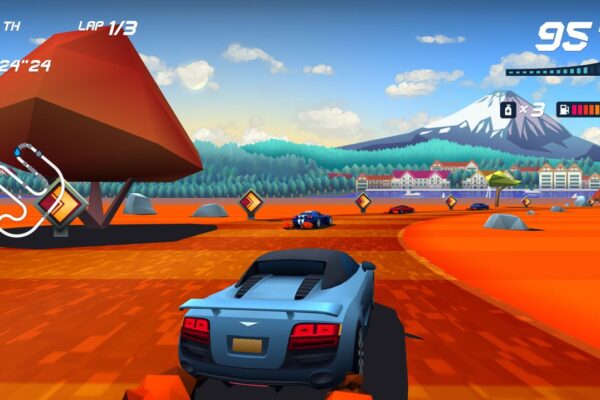Select the nitro canister icon

pos(509,109)
